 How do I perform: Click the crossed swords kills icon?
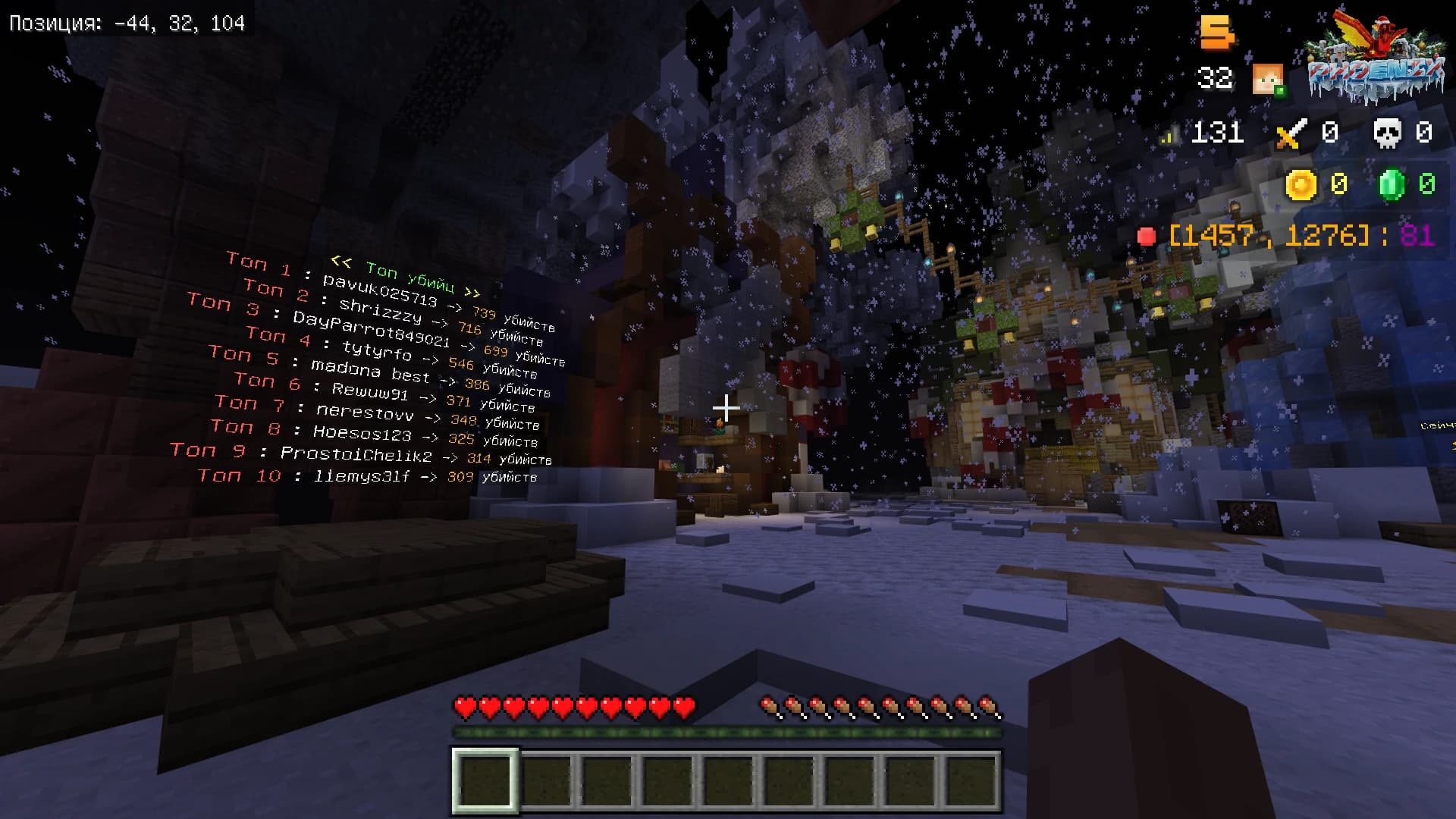[1291, 133]
